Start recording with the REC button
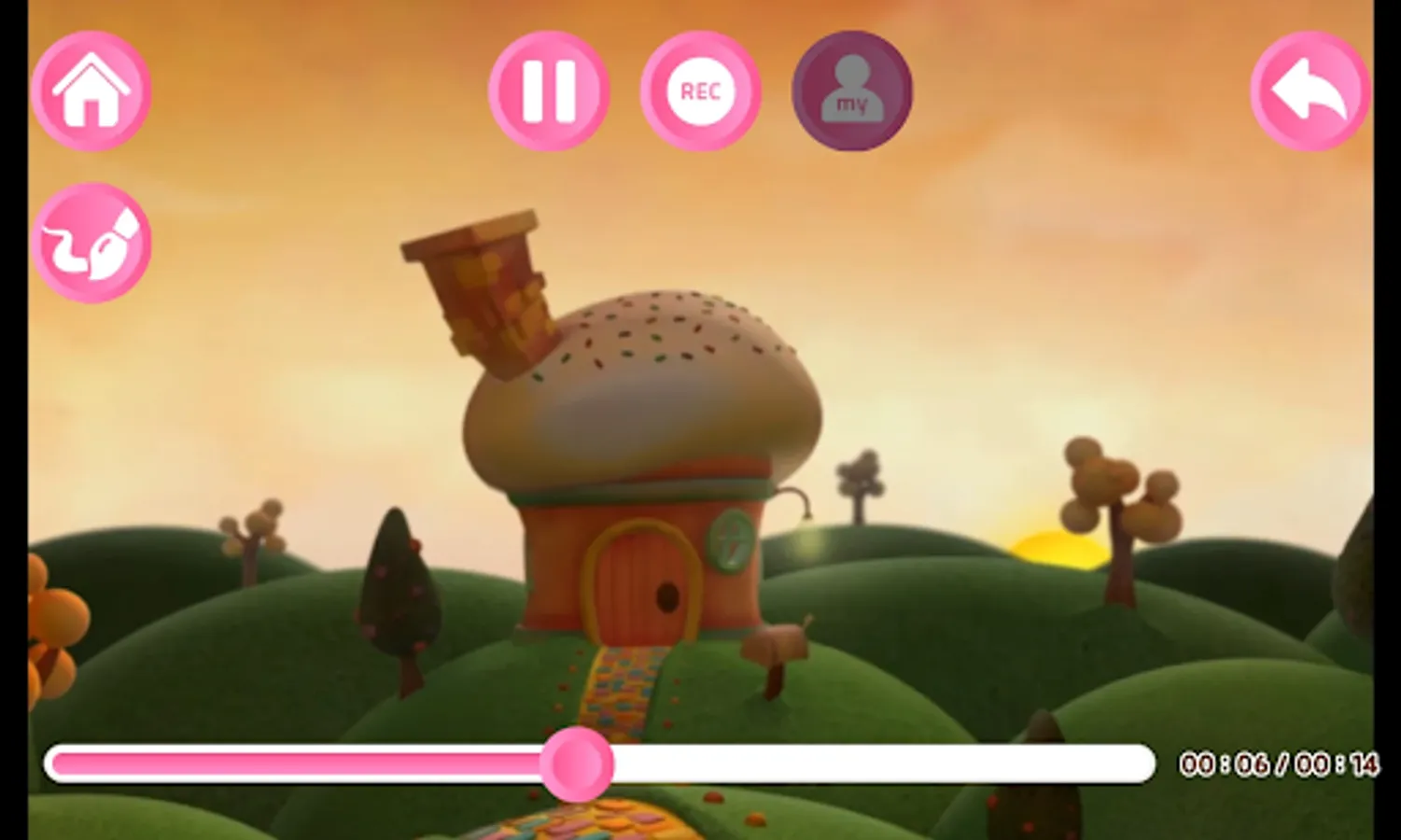Image resolution: width=1401 pixels, height=840 pixels. (x=701, y=90)
